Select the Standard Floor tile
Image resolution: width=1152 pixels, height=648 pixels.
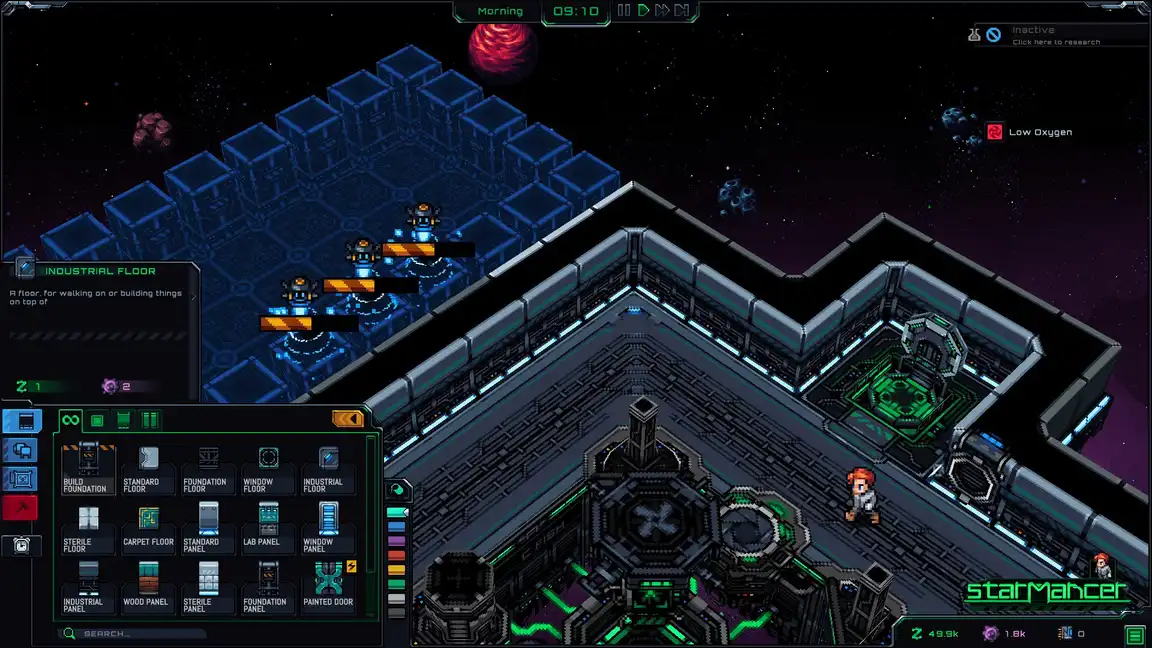tap(148, 468)
